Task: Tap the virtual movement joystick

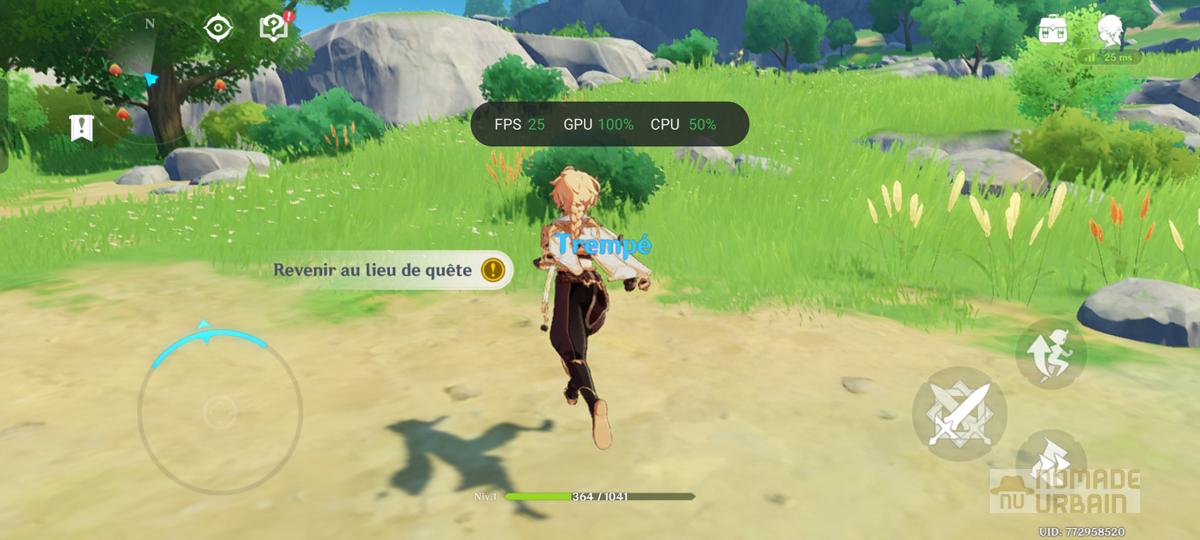Action: click(x=220, y=410)
